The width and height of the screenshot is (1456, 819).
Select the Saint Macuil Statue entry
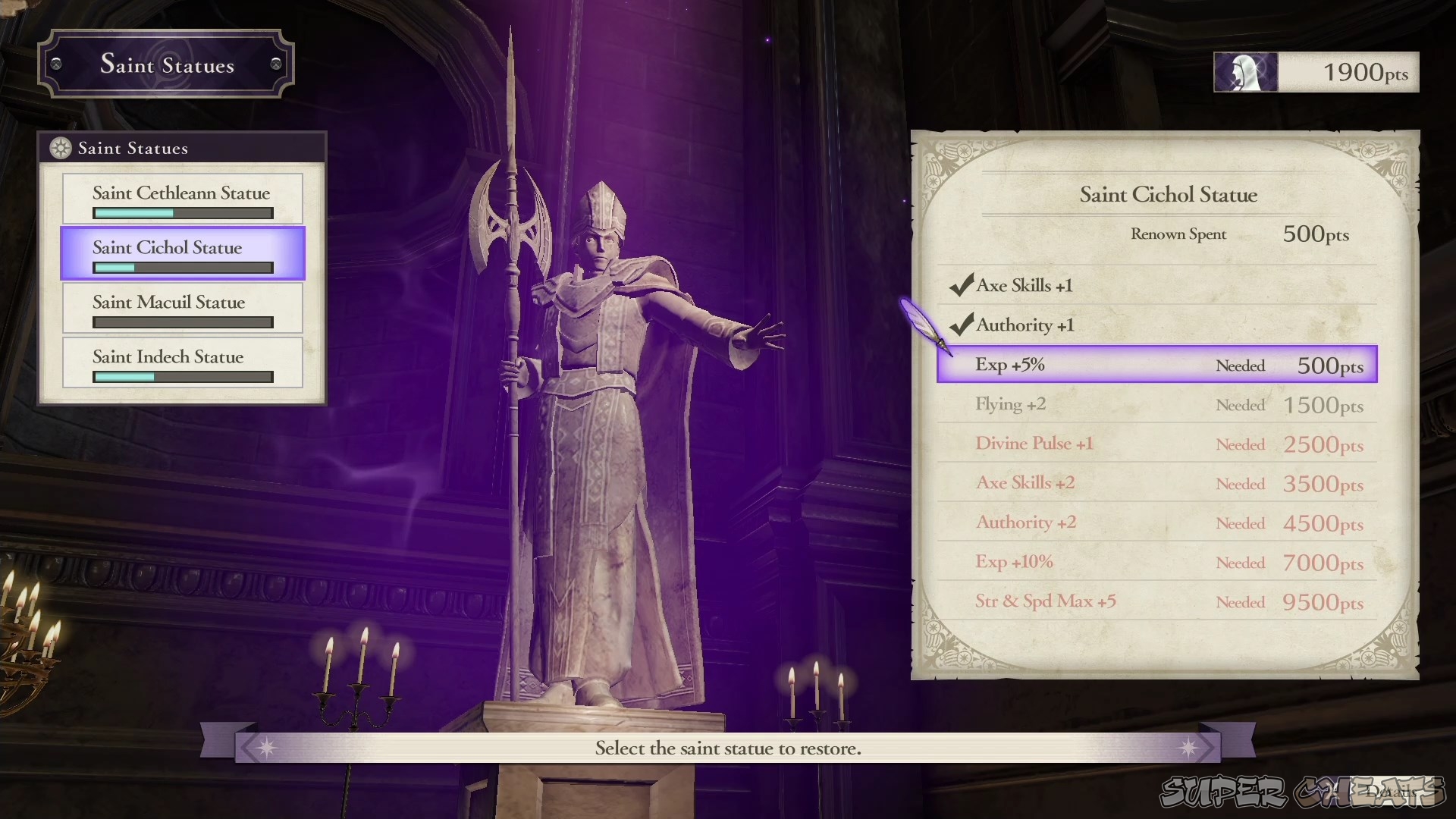[182, 308]
